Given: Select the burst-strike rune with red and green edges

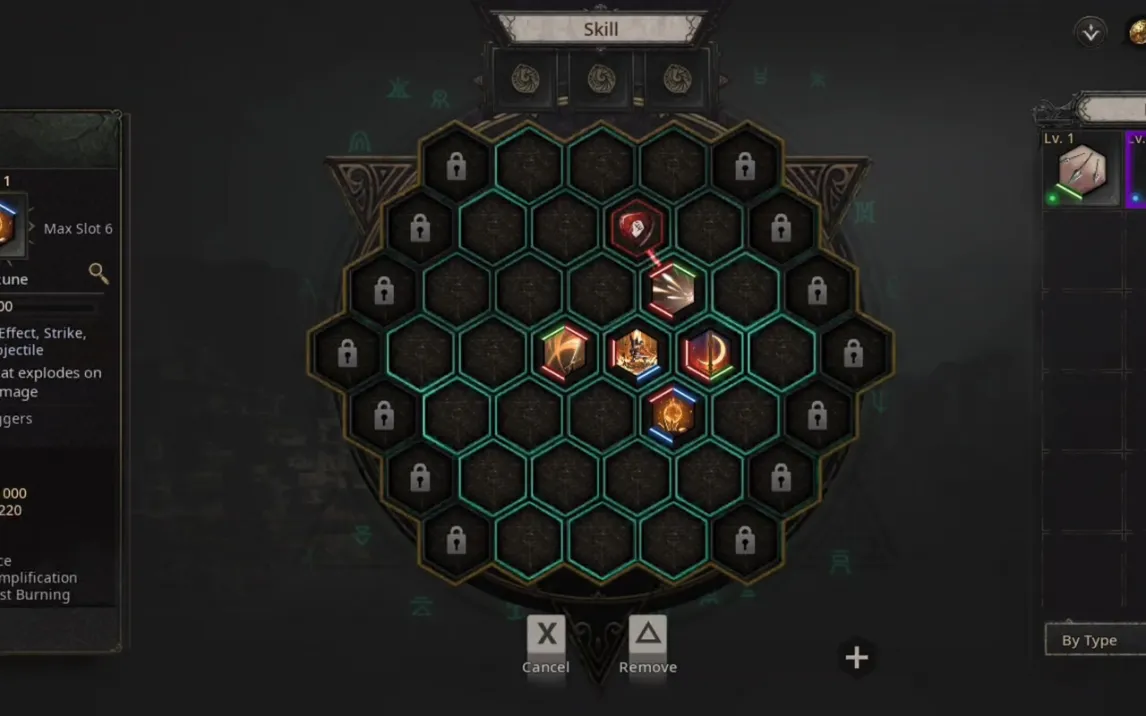Looking at the screenshot, I should click(673, 290).
